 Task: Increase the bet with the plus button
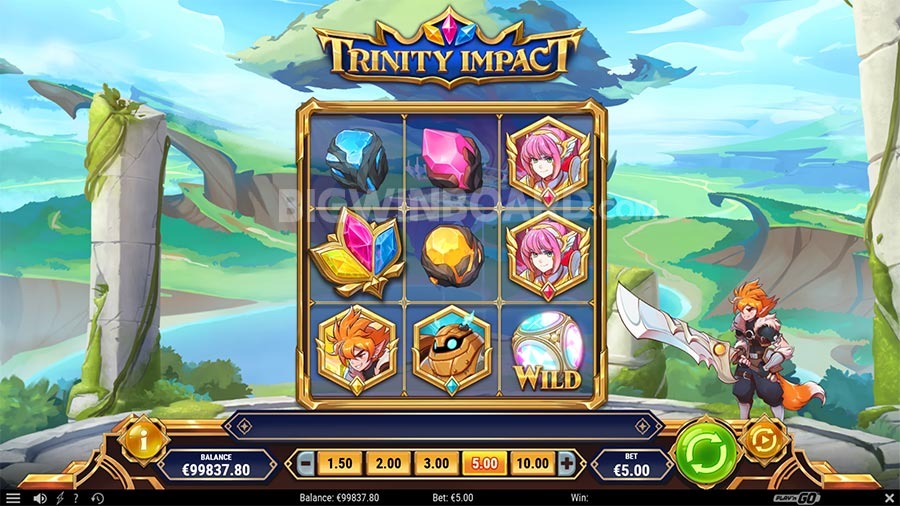click(x=567, y=464)
